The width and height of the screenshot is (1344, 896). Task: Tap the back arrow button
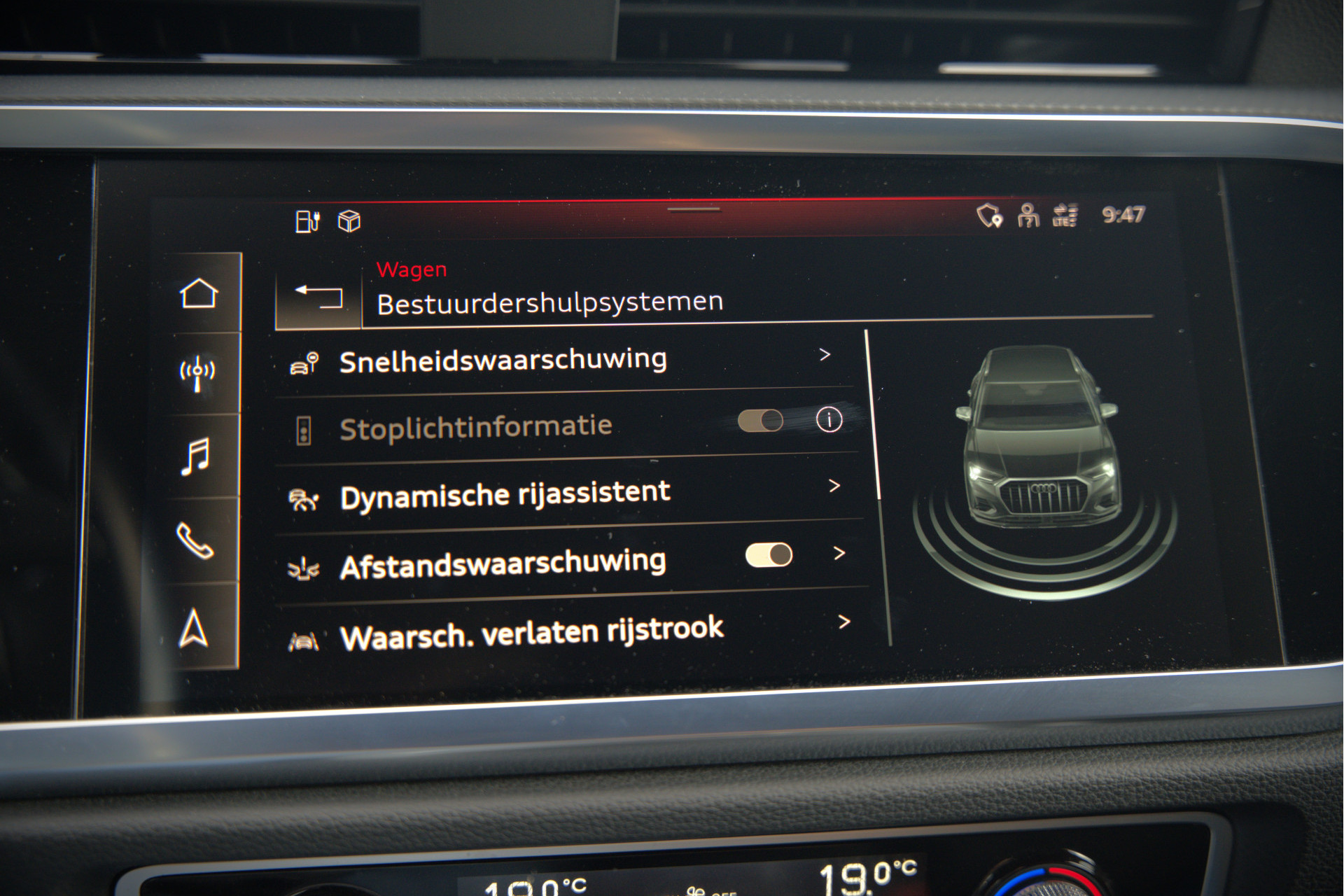pos(318,297)
